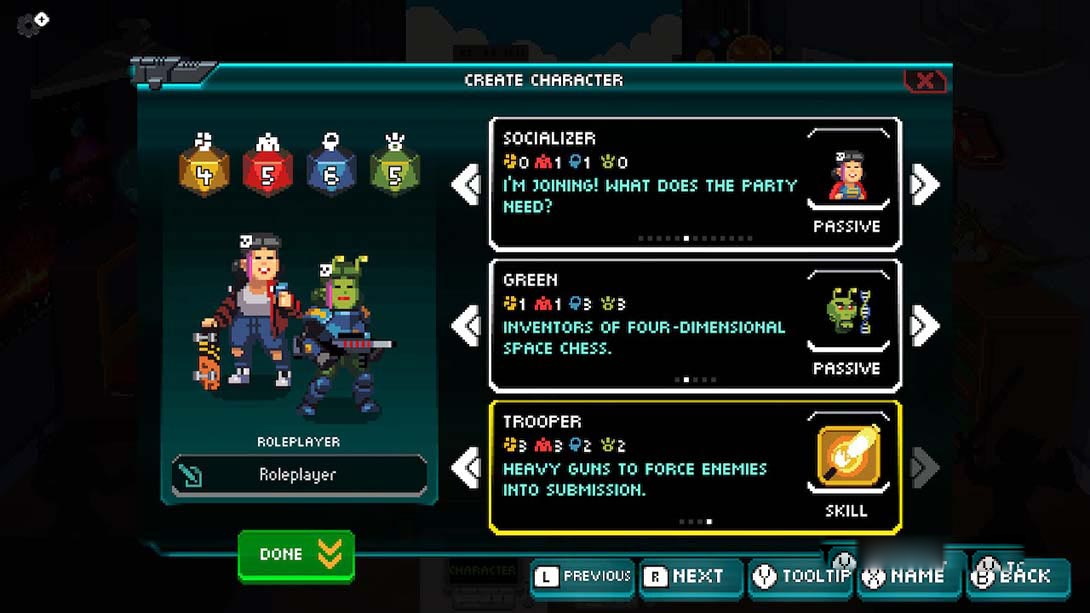Edit the Roleplayer name field
The height and width of the screenshot is (613, 1090).
[299, 475]
